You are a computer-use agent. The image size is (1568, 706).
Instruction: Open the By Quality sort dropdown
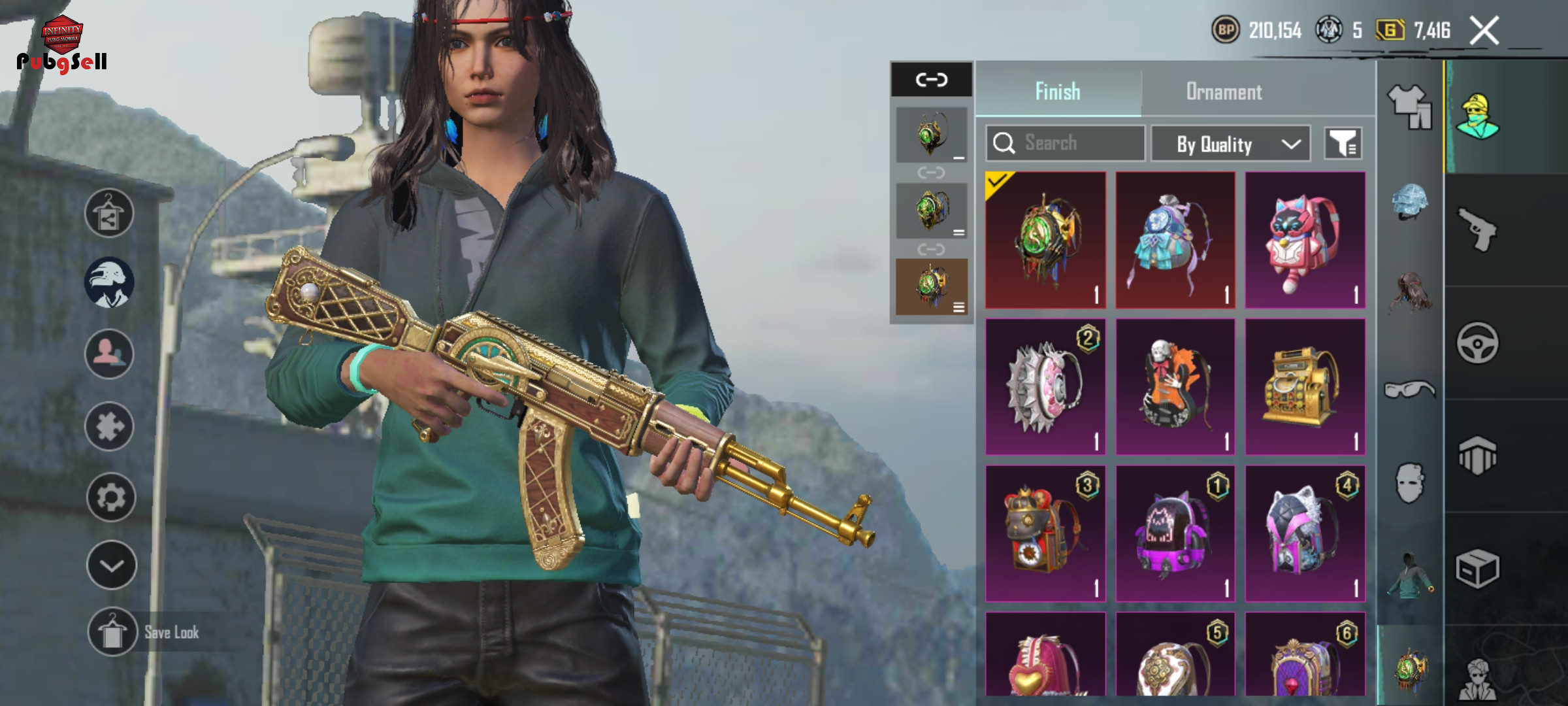click(x=1230, y=144)
